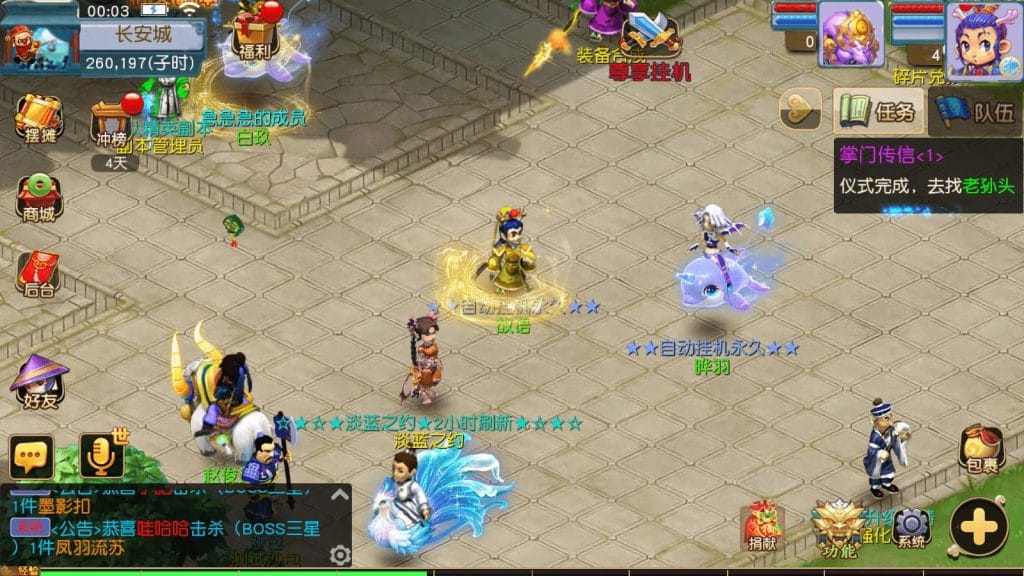Open the 摆摊 stall menu
1024x576 pixels.
(39, 120)
